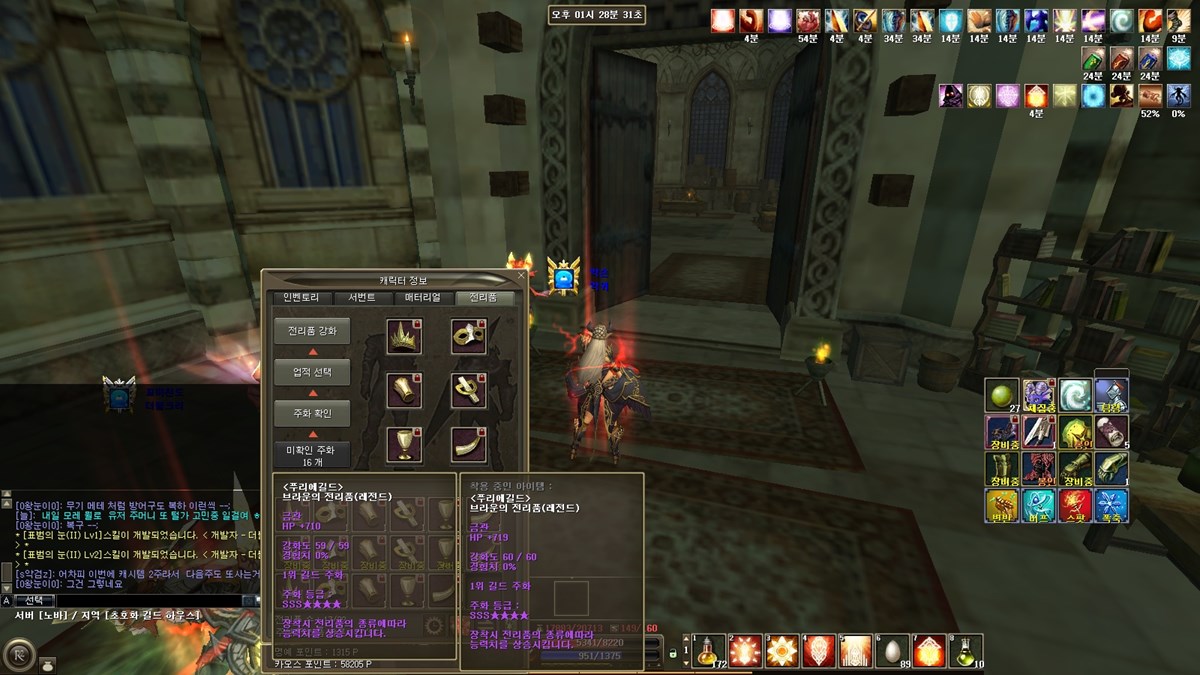This screenshot has width=1200, height=675.
Task: Choose the 업적 선택 button
Action: (x=312, y=373)
